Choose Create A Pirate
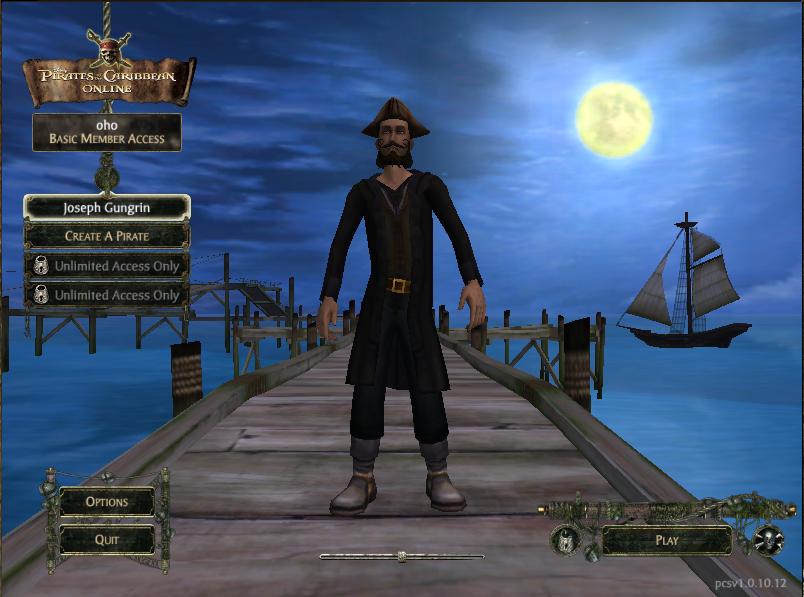Image resolution: width=804 pixels, height=597 pixels. pos(106,236)
